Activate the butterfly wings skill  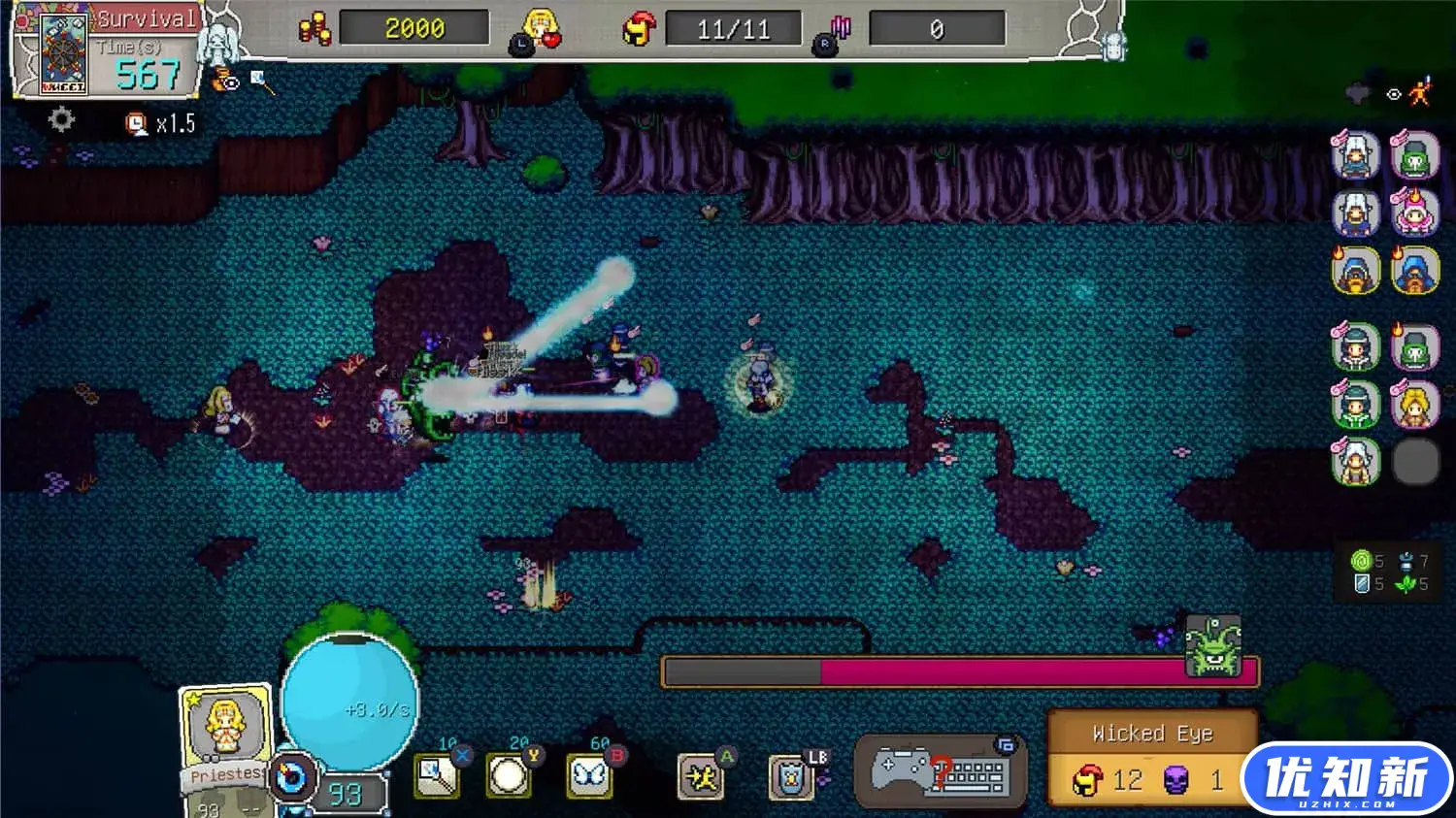[589, 776]
